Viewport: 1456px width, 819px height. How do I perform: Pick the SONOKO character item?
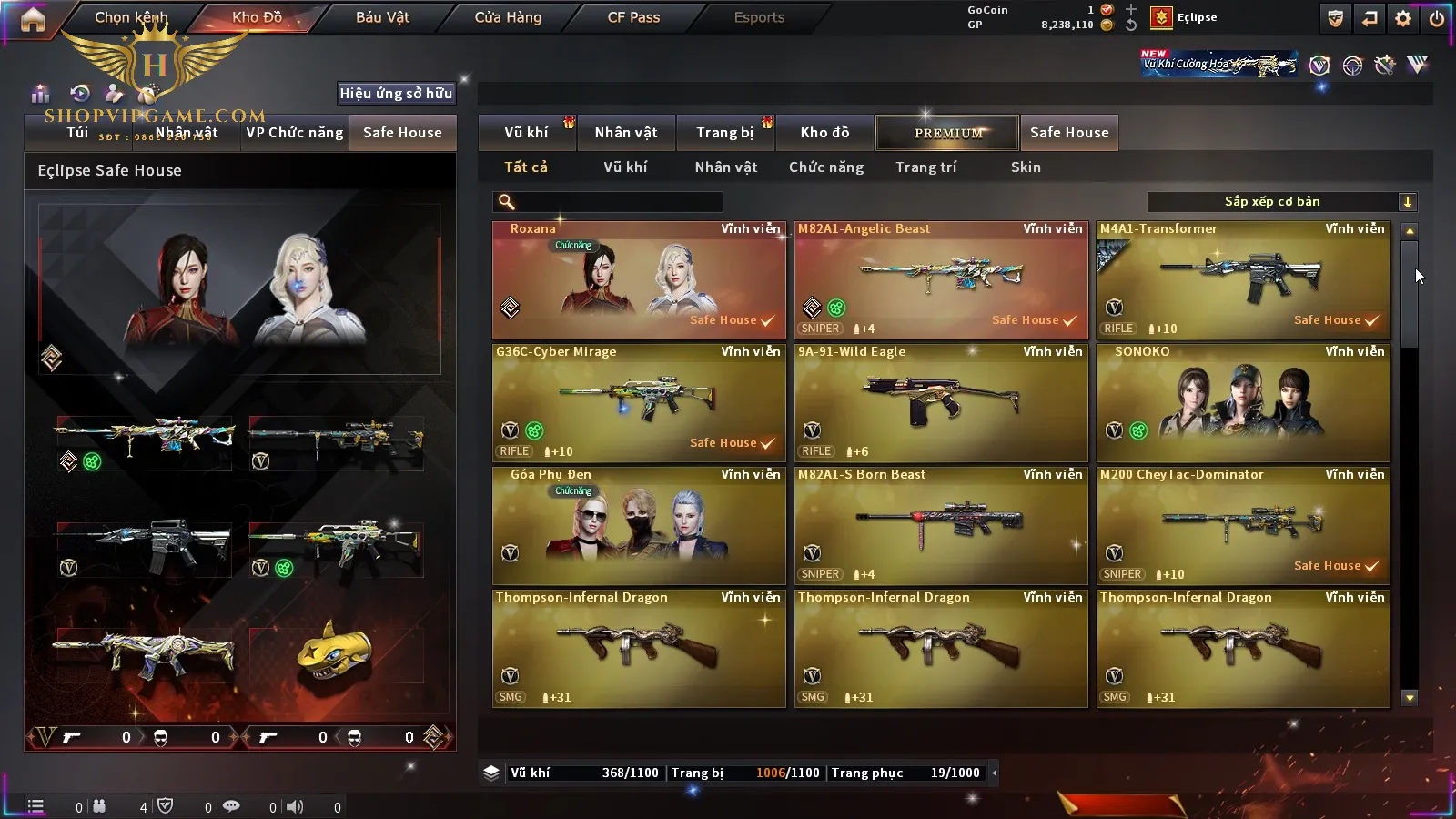click(1242, 403)
